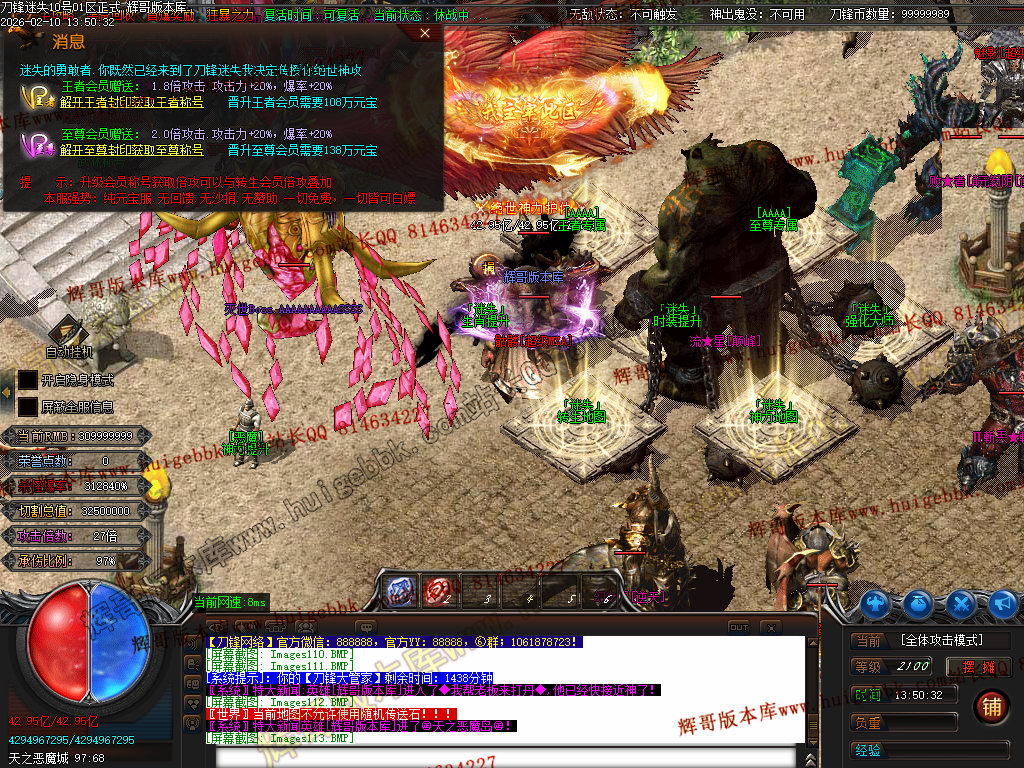This screenshot has width=1024, height=768.
Task: Use the blue rune skill in hotbar
Action: (401, 592)
